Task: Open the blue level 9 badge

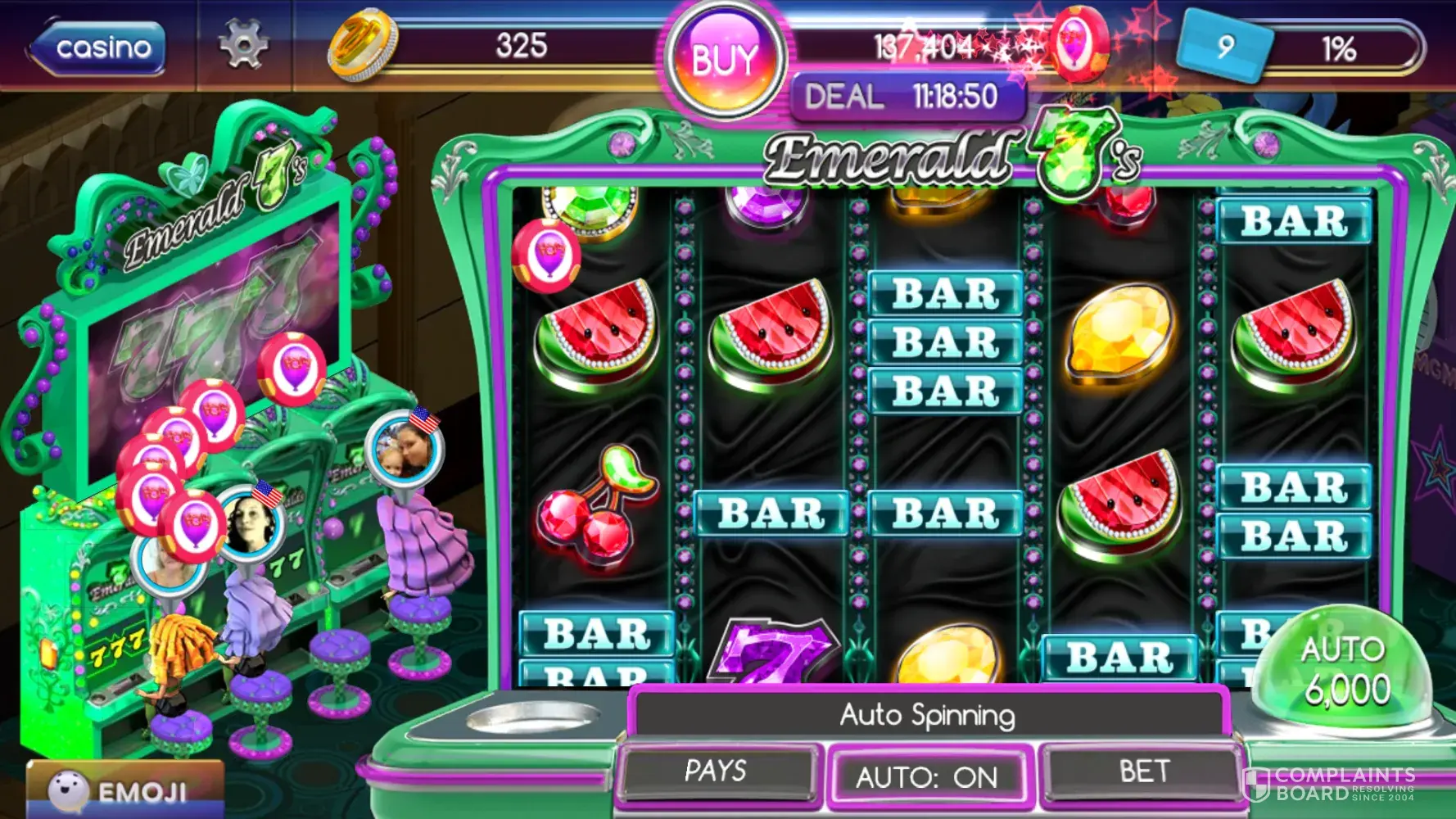Action: tap(1224, 46)
